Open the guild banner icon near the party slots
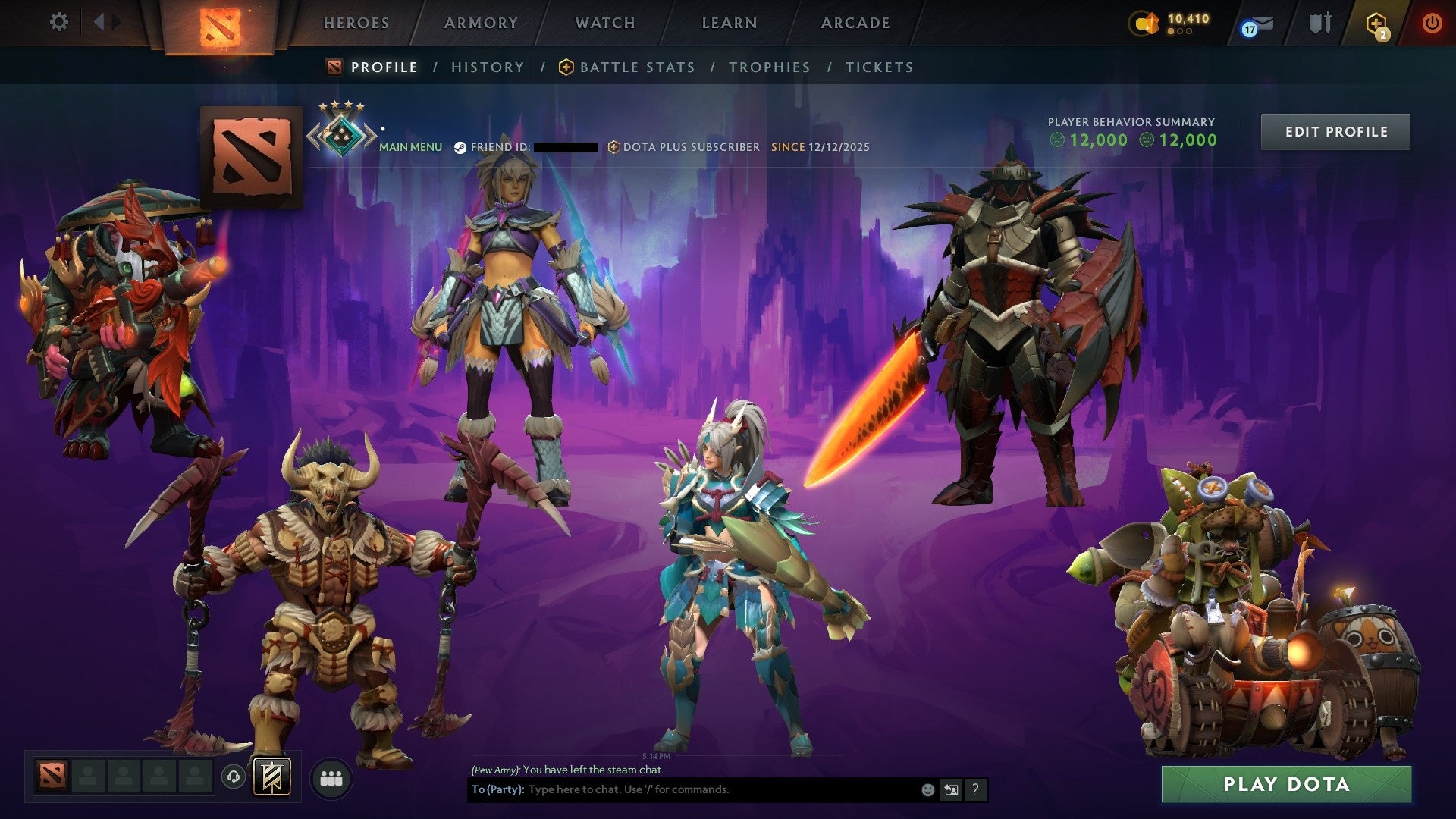The width and height of the screenshot is (1456, 819). 272,777
